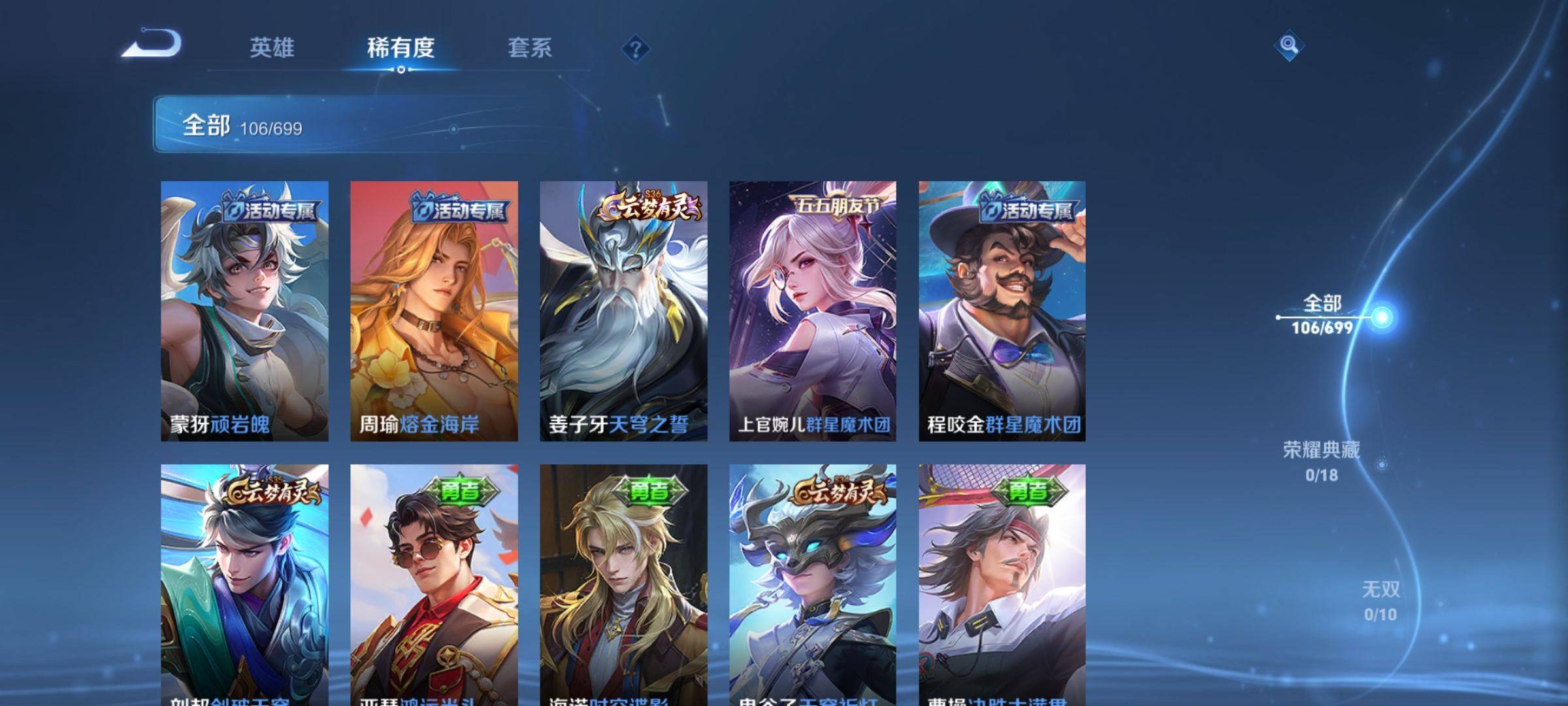Open the question mark help icon
Viewport: 1568px width, 706px height.
tap(635, 49)
